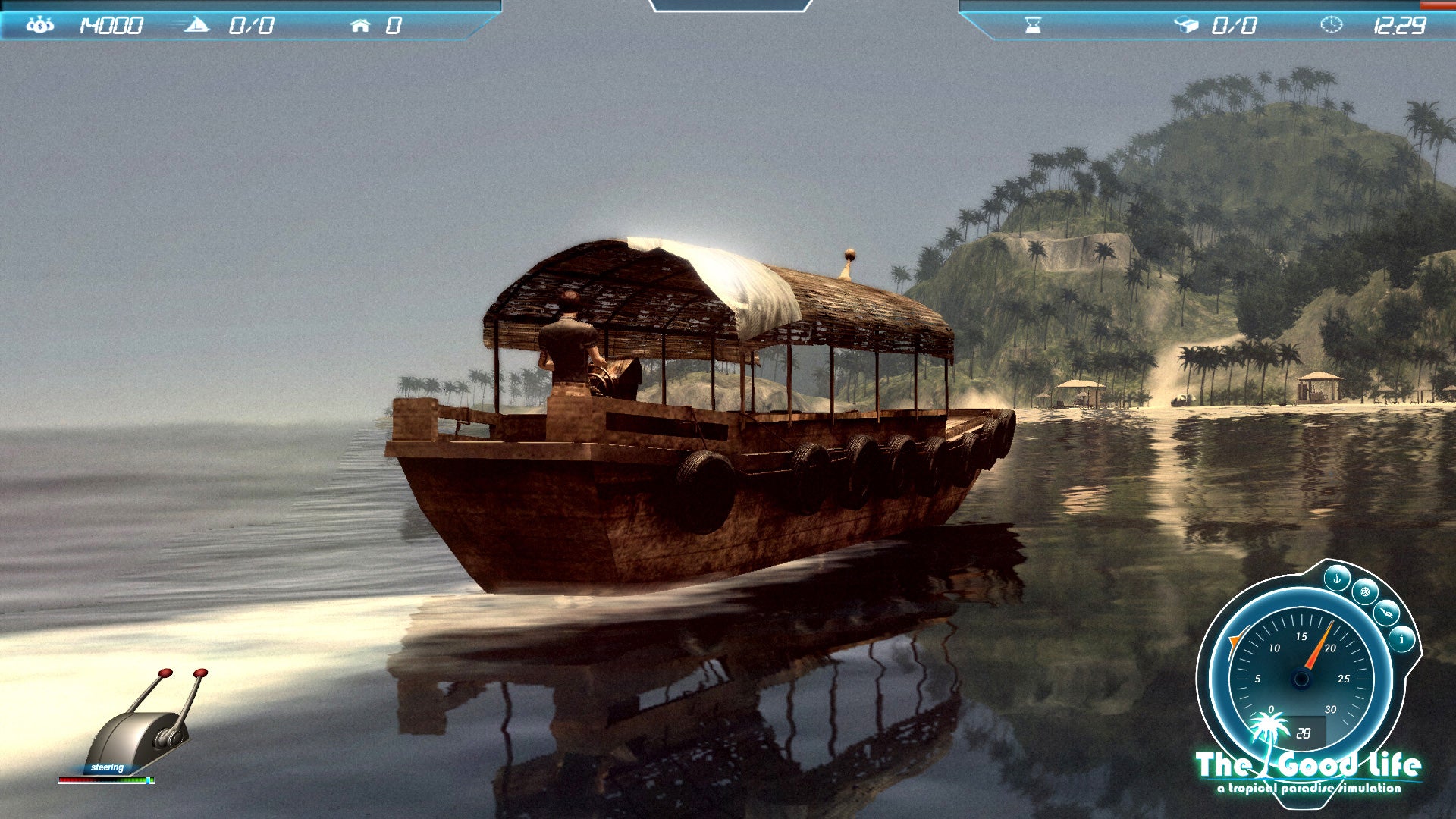Click the money bags icon showing 14000

click(42, 24)
